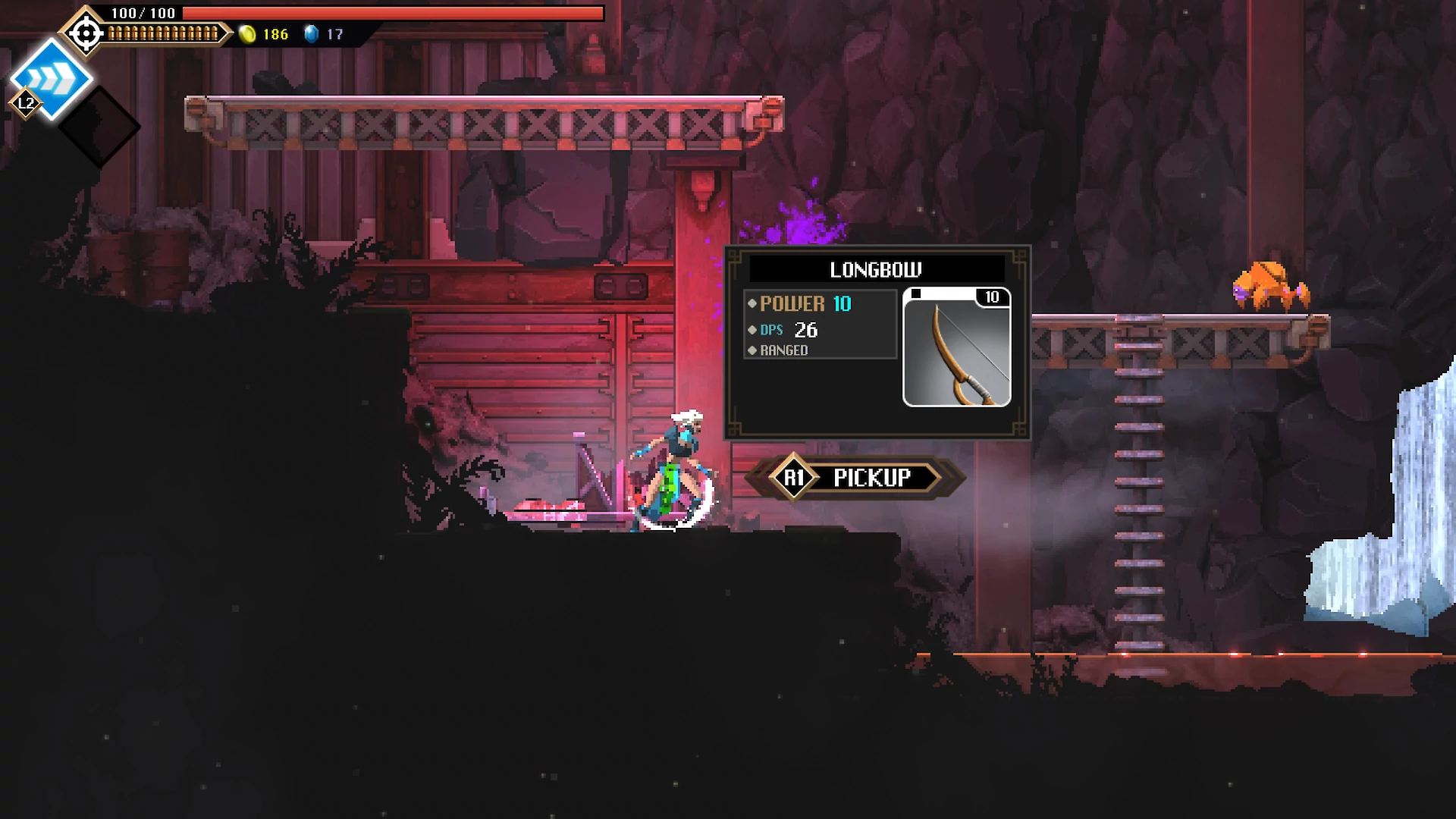Click the crosshair ranged weapon icon

pos(86,33)
